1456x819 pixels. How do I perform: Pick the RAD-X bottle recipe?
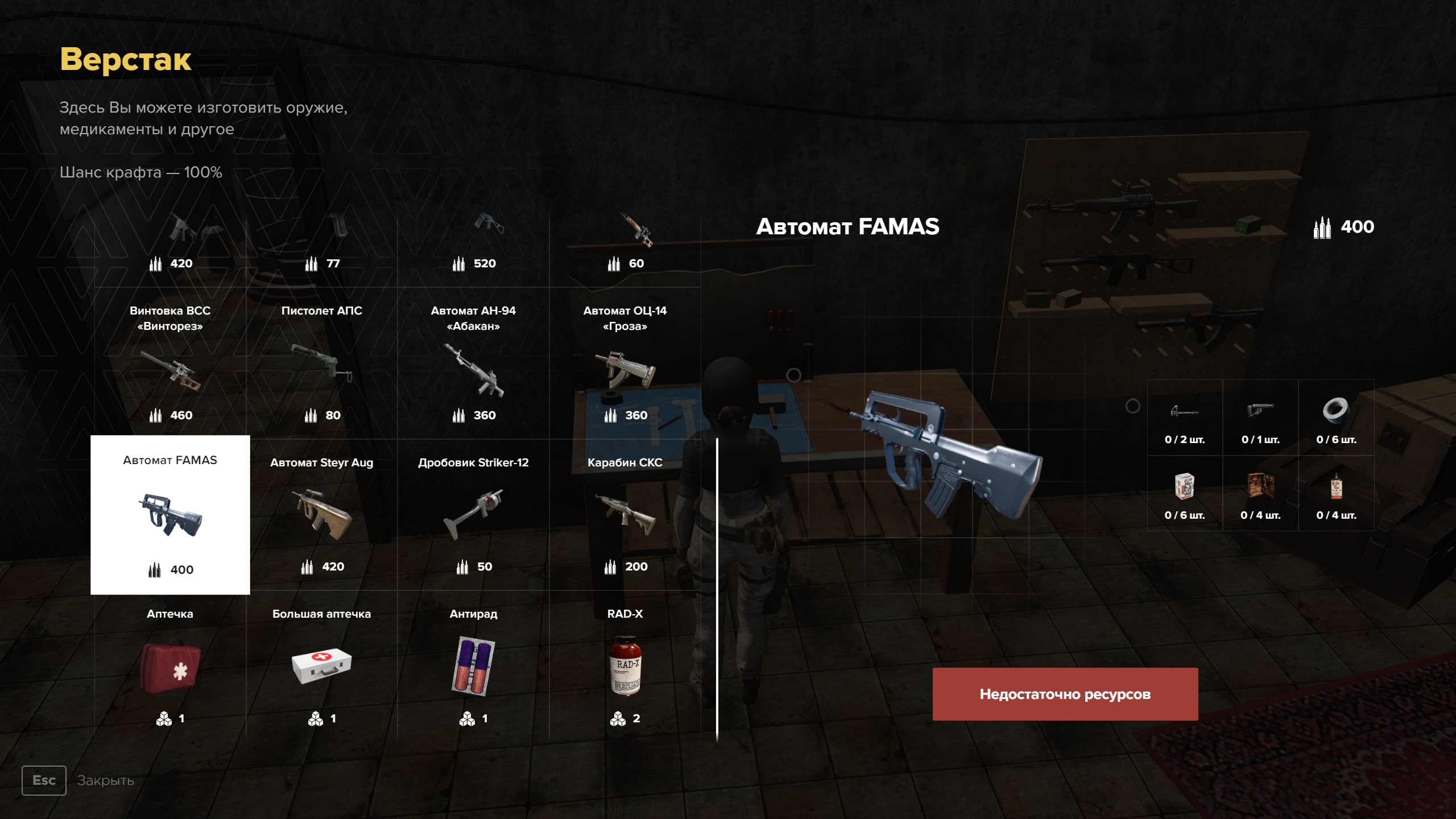[x=624, y=667]
